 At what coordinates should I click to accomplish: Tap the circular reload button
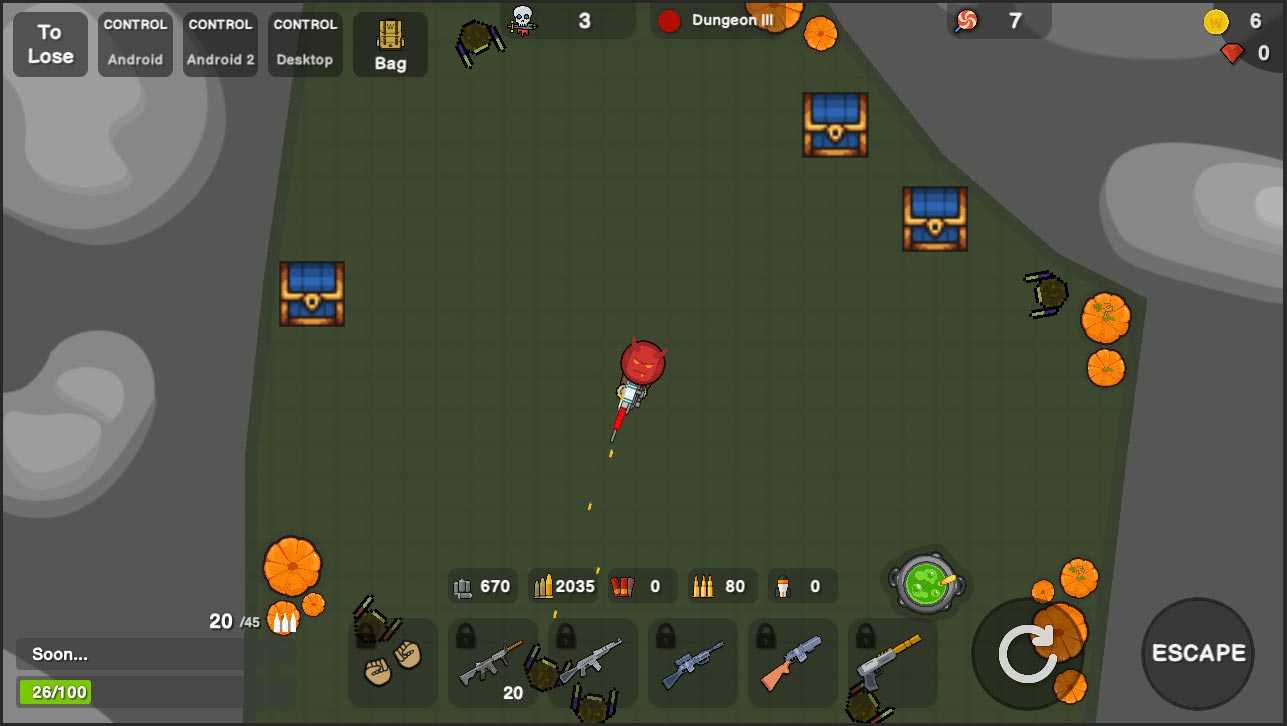coord(1027,654)
